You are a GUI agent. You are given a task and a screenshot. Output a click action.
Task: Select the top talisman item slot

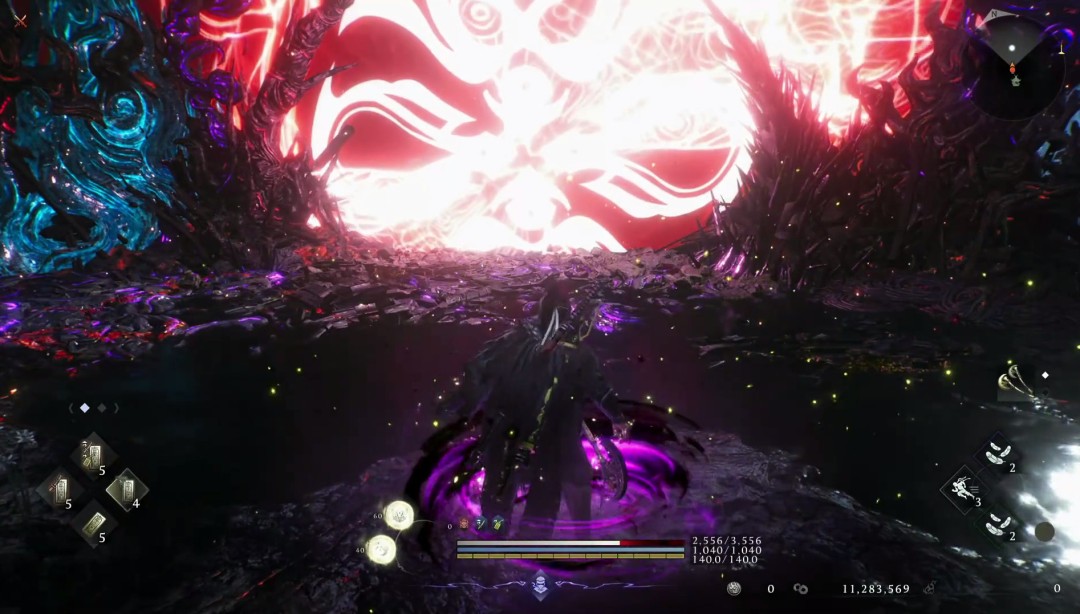point(93,457)
